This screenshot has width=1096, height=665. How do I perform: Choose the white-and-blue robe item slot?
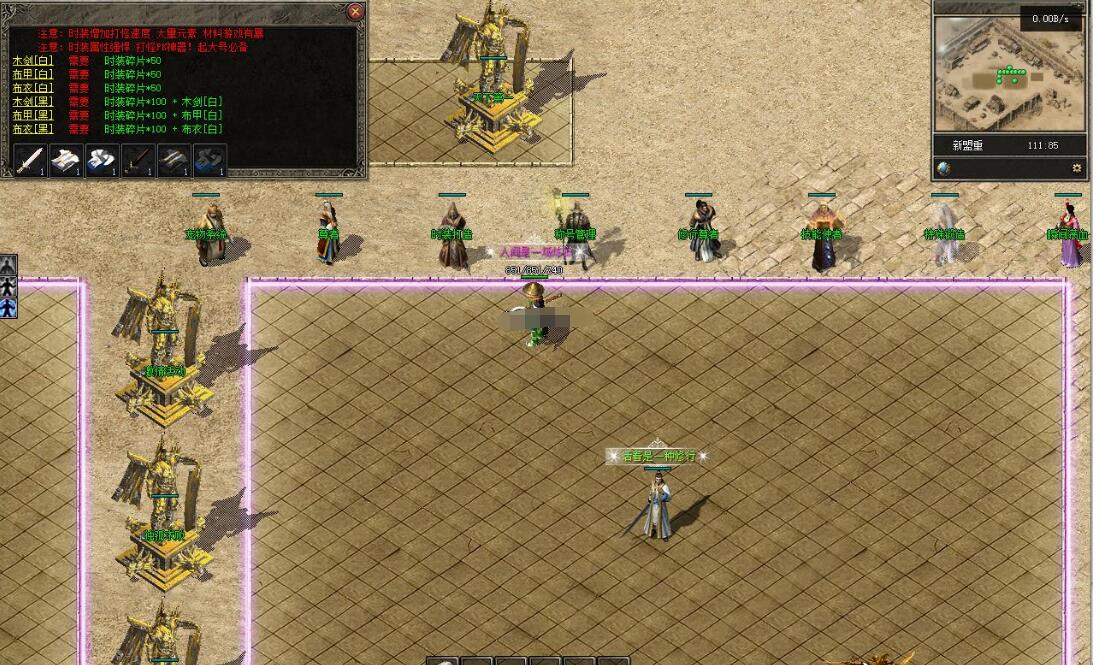tap(102, 160)
